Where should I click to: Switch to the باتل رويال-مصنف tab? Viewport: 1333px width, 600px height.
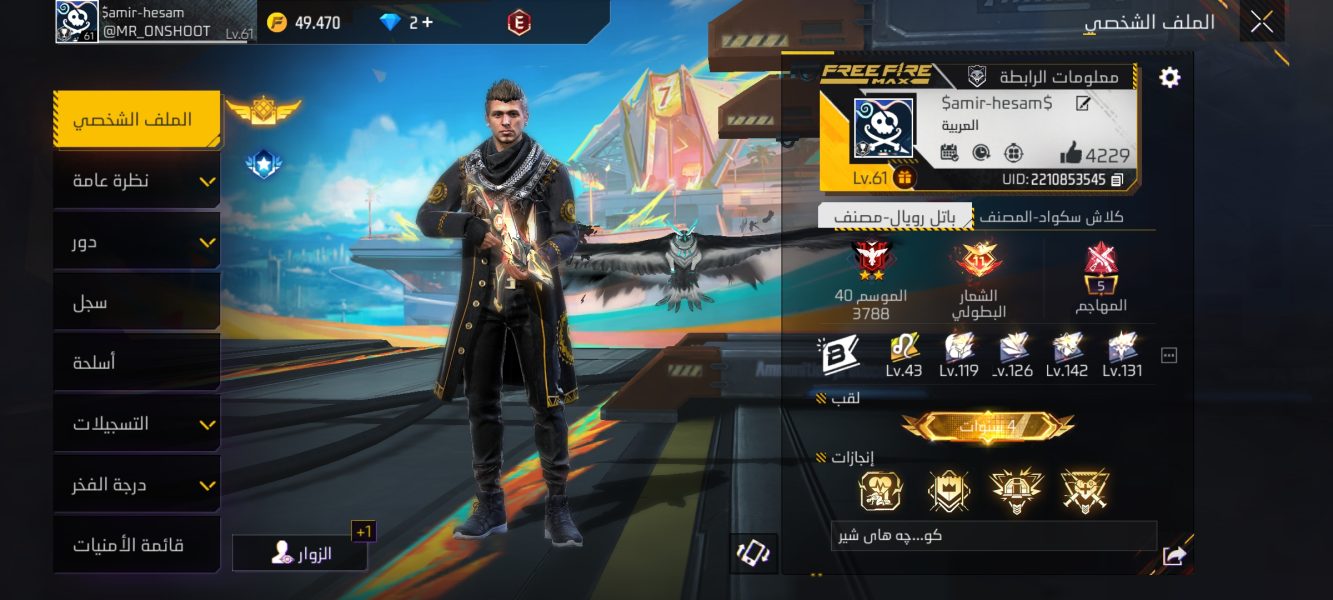[895, 217]
